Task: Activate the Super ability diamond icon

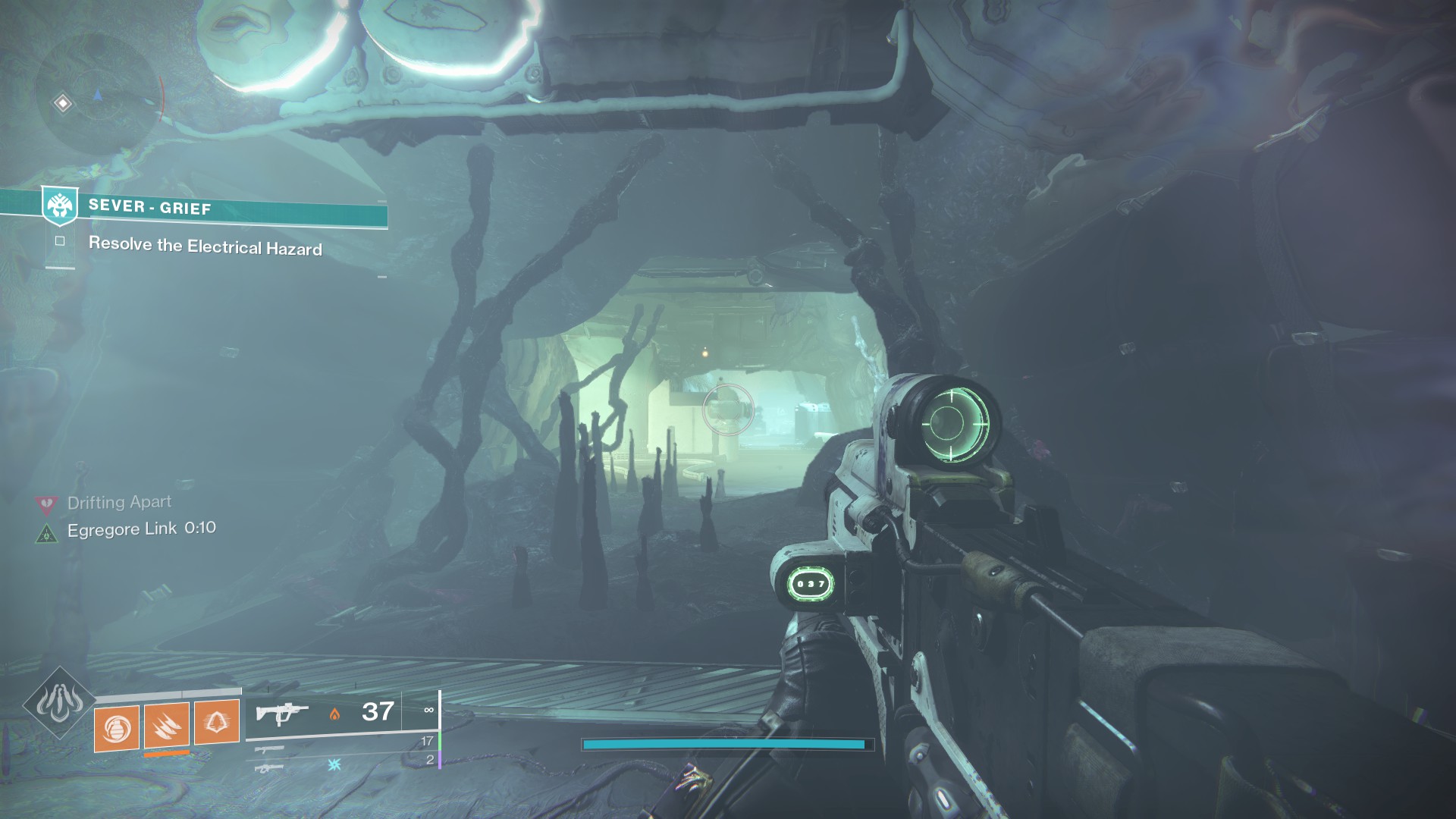Action: click(59, 703)
